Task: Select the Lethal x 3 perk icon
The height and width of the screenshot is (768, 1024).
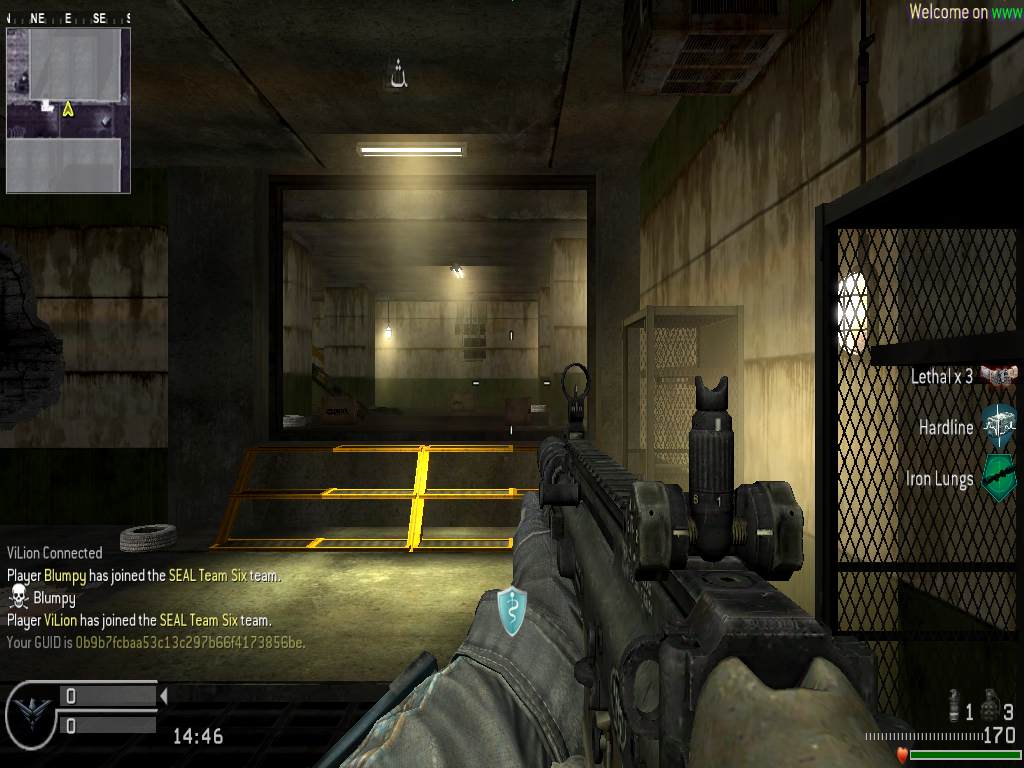Action: 998,376
